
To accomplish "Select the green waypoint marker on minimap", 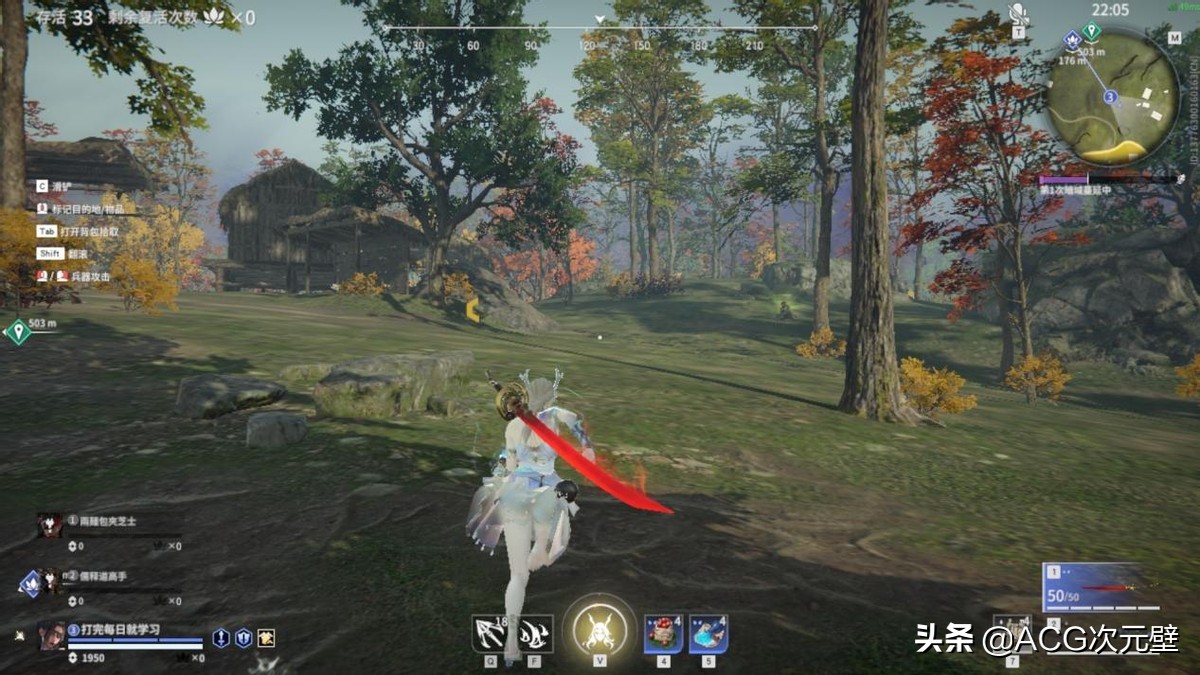I will point(1091,33).
